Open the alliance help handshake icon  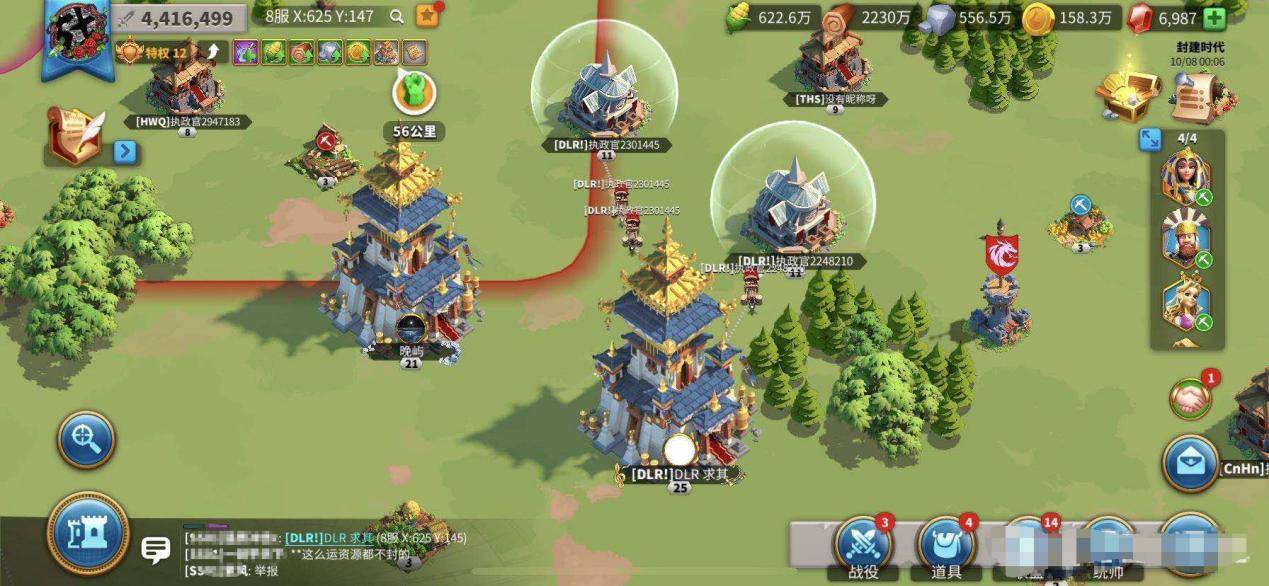click(x=1191, y=398)
